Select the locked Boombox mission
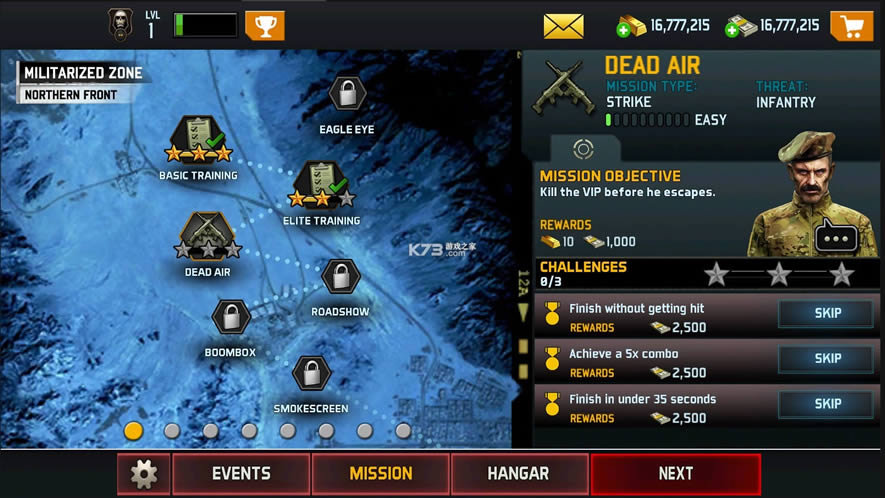The height and width of the screenshot is (498, 885). click(x=231, y=318)
